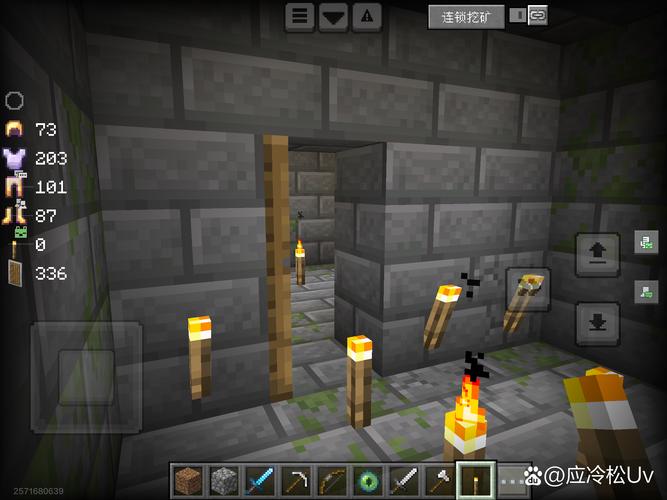
Task: Choose the bow in the hotbar
Action: point(332,481)
